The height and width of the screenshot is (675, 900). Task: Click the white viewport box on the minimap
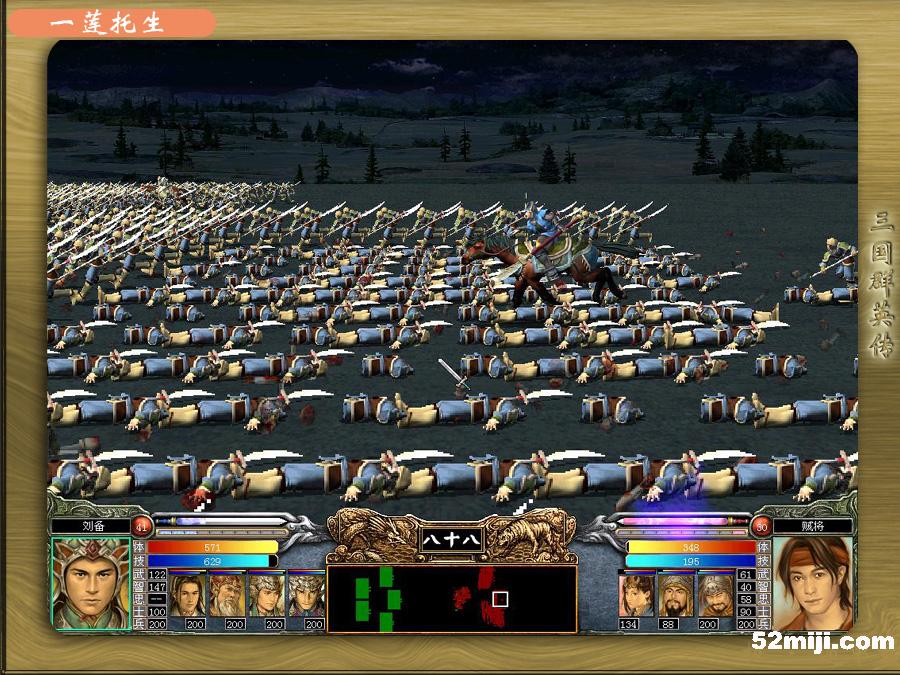coord(501,599)
